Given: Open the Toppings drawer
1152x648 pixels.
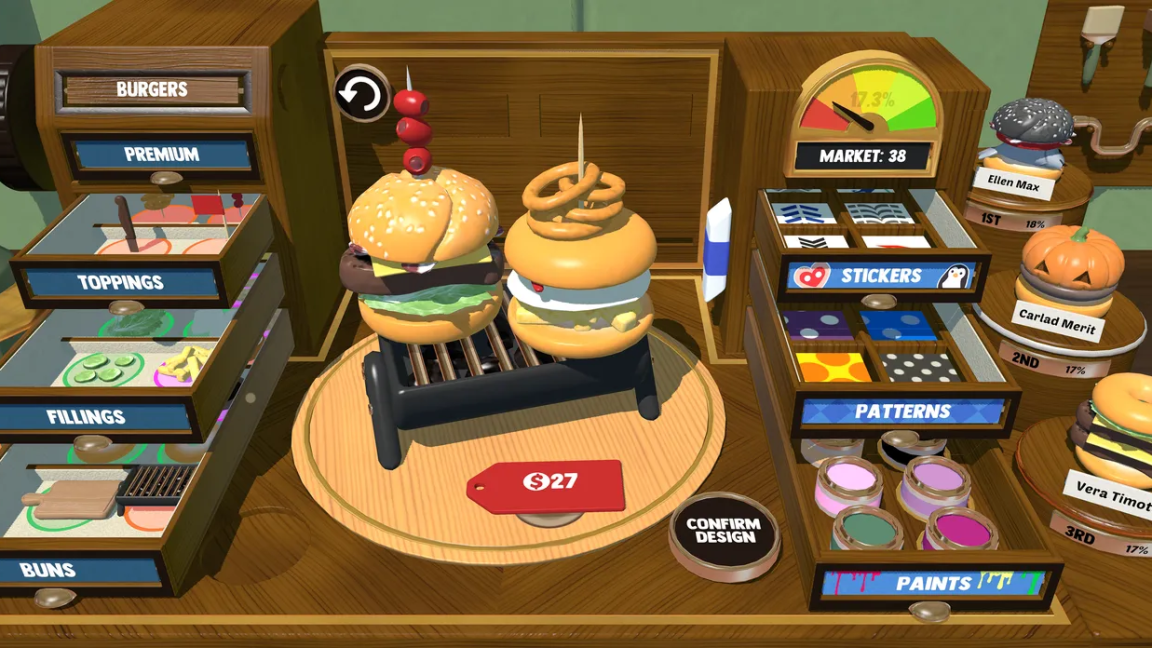Looking at the screenshot, I should [x=121, y=283].
